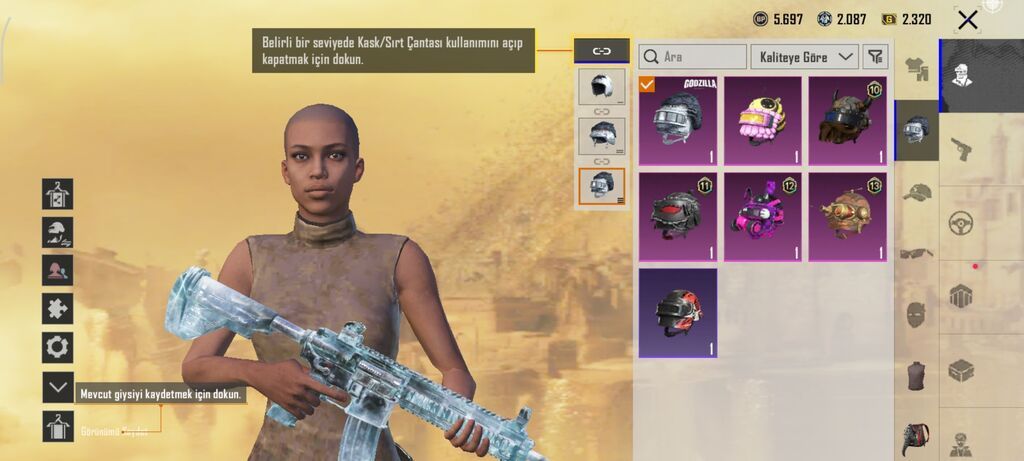Open the cap headwear category
The width and height of the screenshot is (1024, 461).
[916, 191]
